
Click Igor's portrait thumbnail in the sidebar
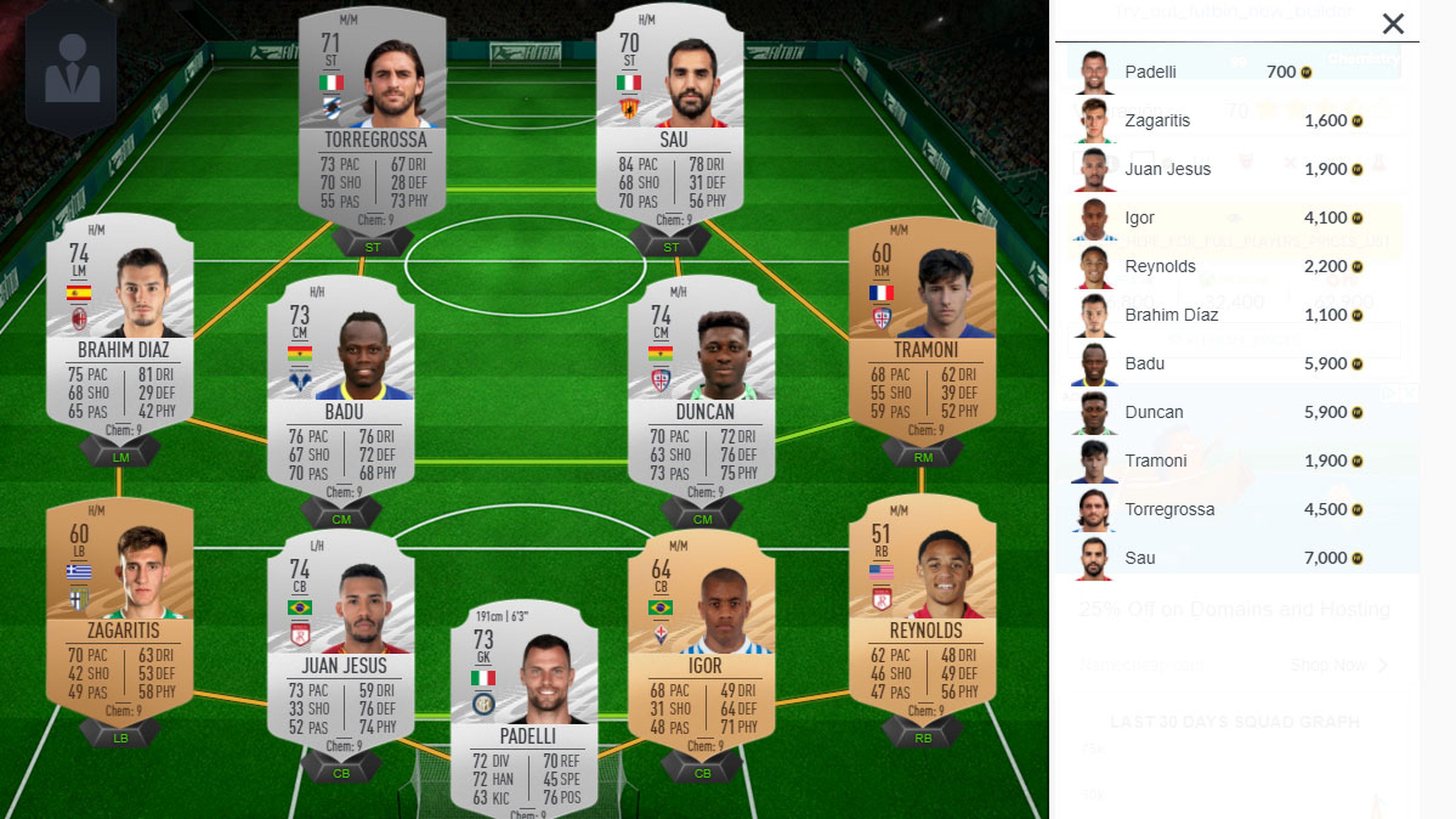(1095, 217)
